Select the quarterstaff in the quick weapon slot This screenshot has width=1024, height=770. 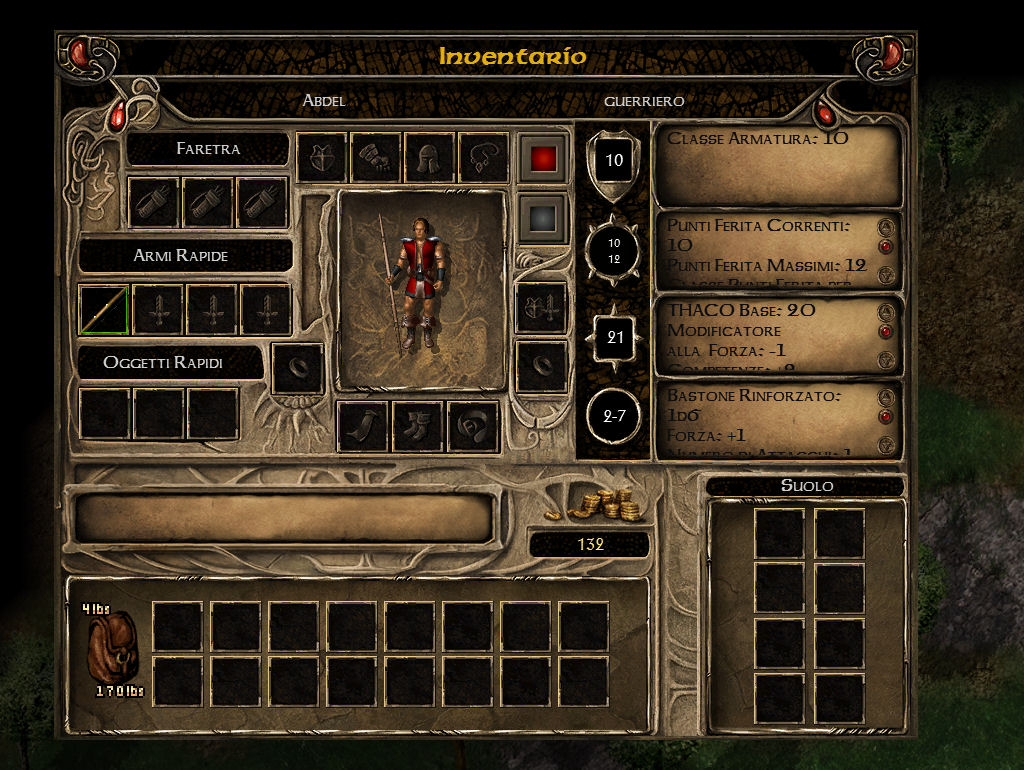pos(105,309)
